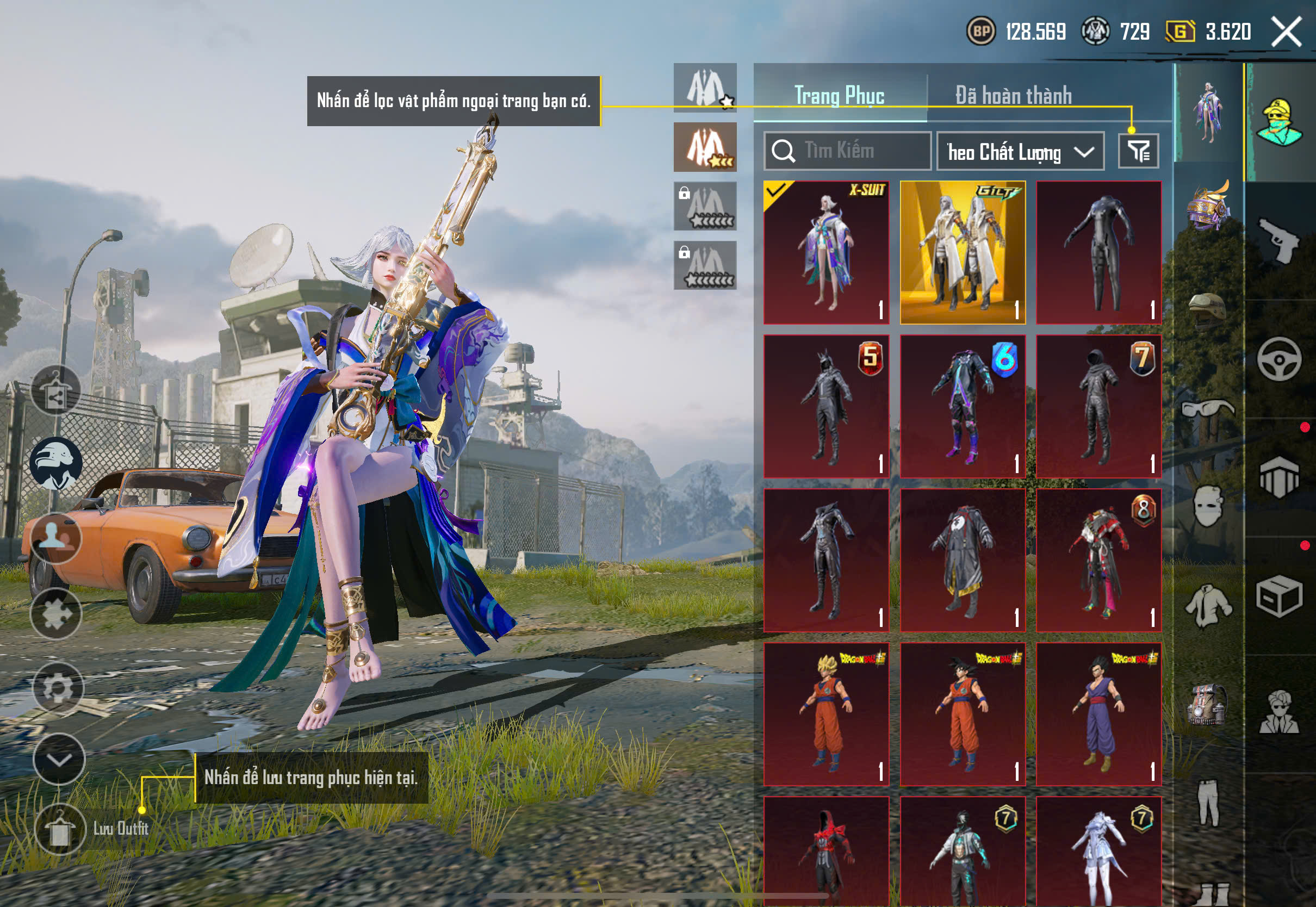Open the gear settings icon
Screen dimensions: 1316x907
click(58, 688)
